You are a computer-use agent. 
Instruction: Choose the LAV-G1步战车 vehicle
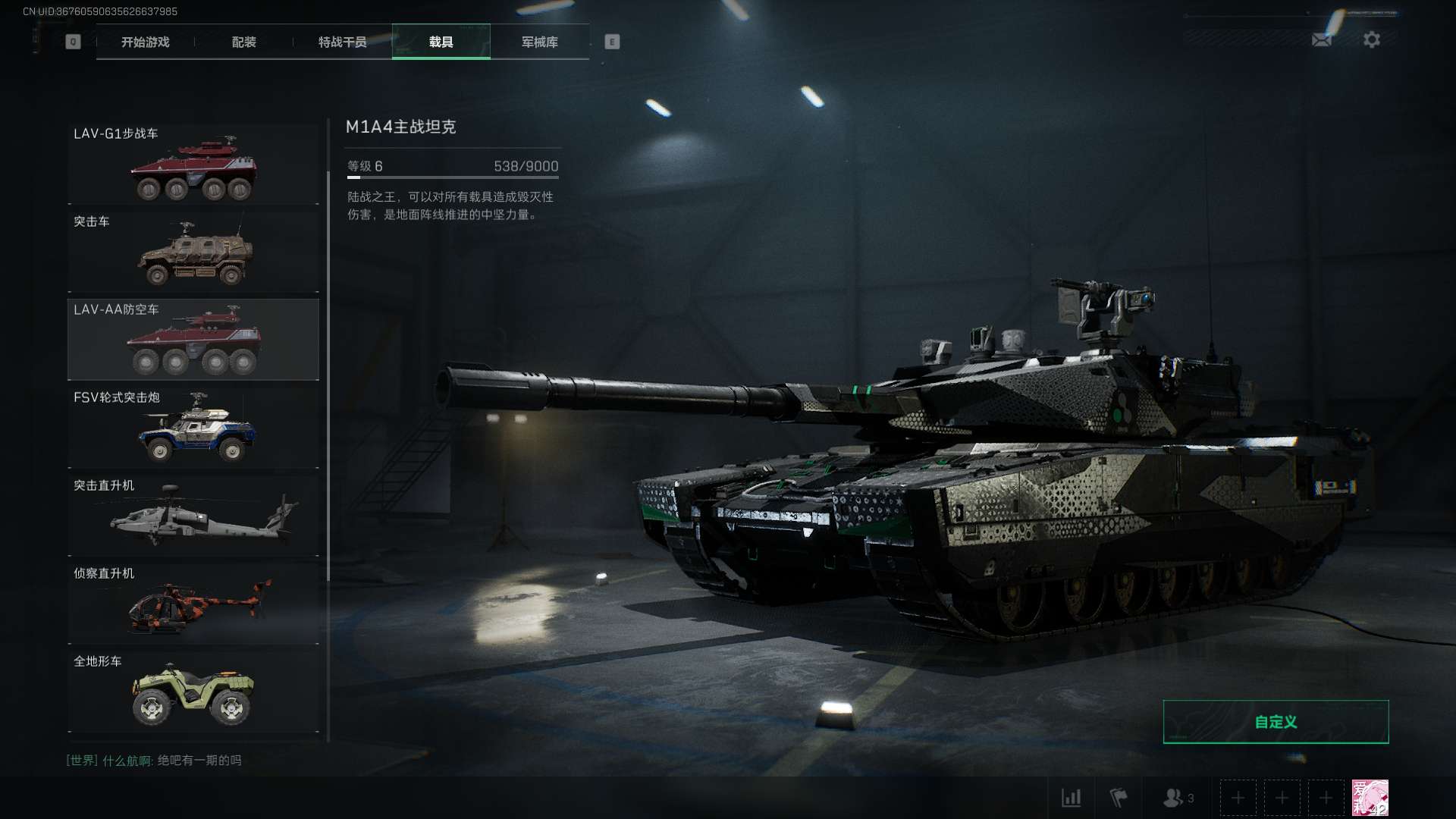point(193,165)
